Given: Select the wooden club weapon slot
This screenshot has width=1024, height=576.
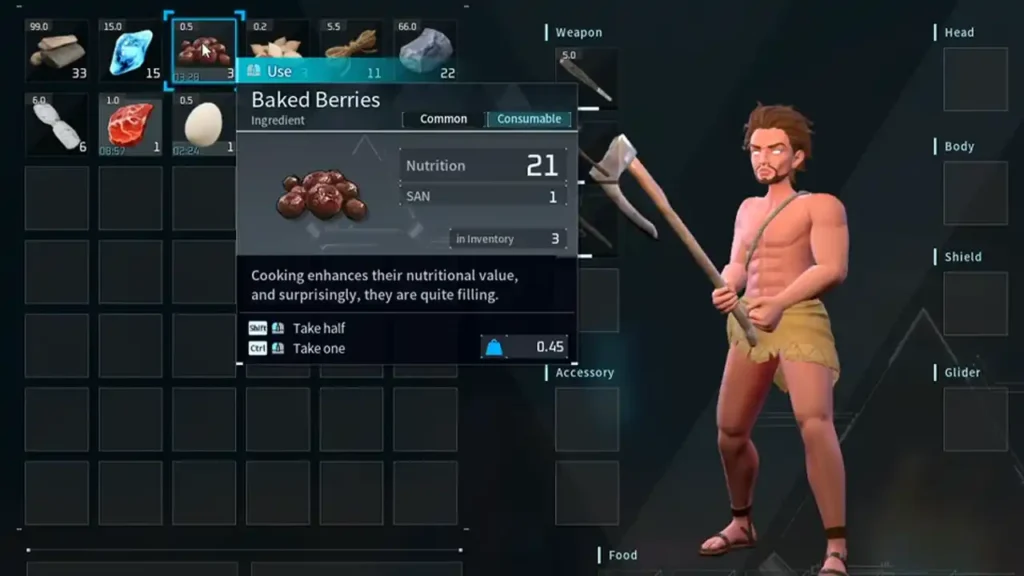Looking at the screenshot, I should pos(586,78).
